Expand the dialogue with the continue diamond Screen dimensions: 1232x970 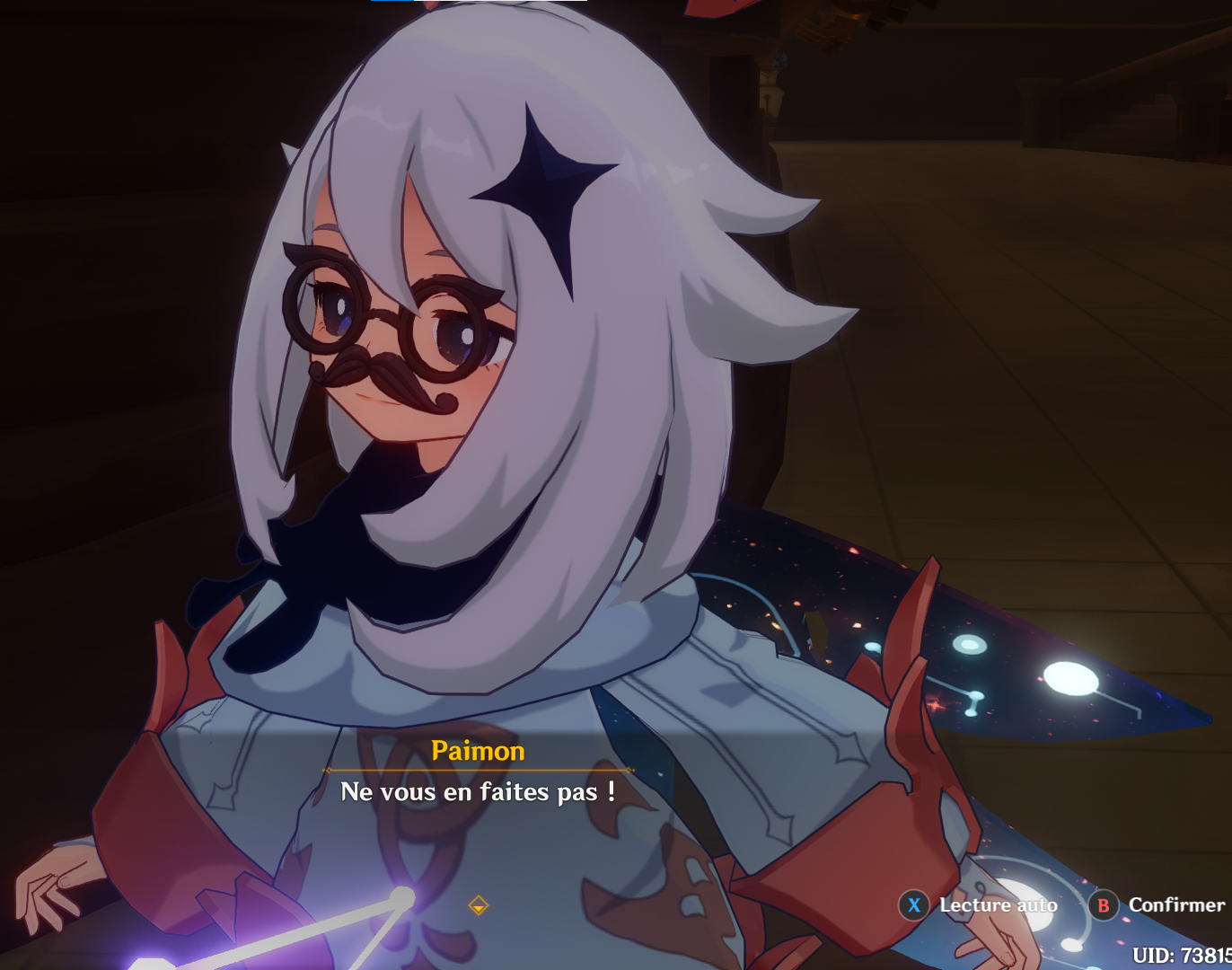click(479, 904)
